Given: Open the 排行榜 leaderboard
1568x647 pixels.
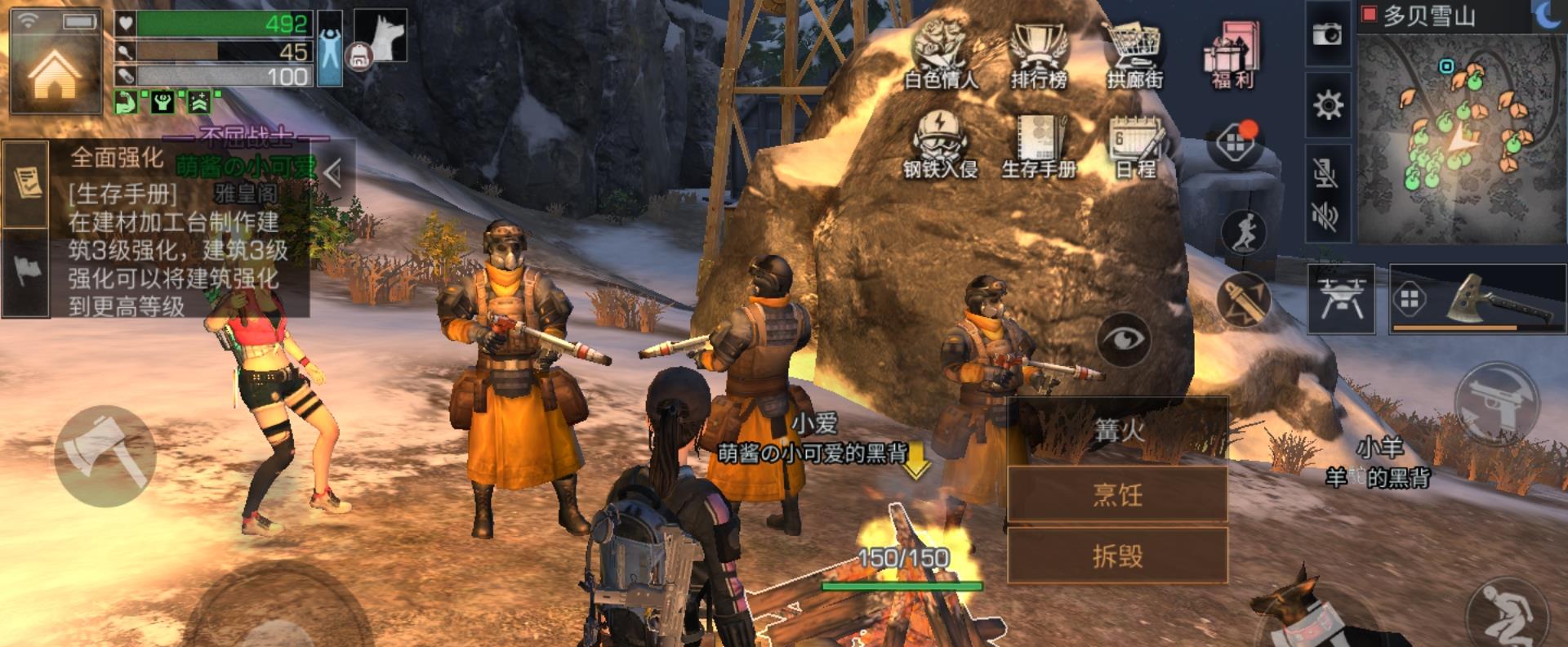Looking at the screenshot, I should point(1039,54).
